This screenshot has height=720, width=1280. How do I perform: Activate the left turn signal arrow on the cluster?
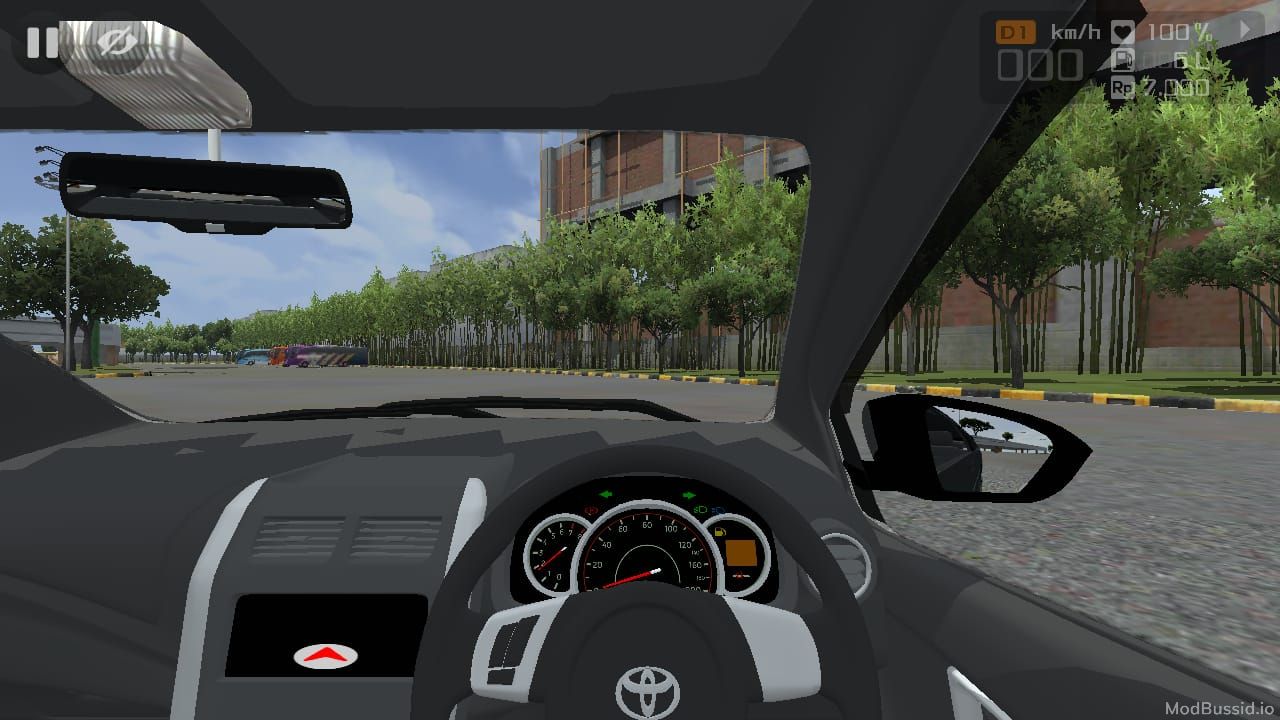click(x=605, y=494)
